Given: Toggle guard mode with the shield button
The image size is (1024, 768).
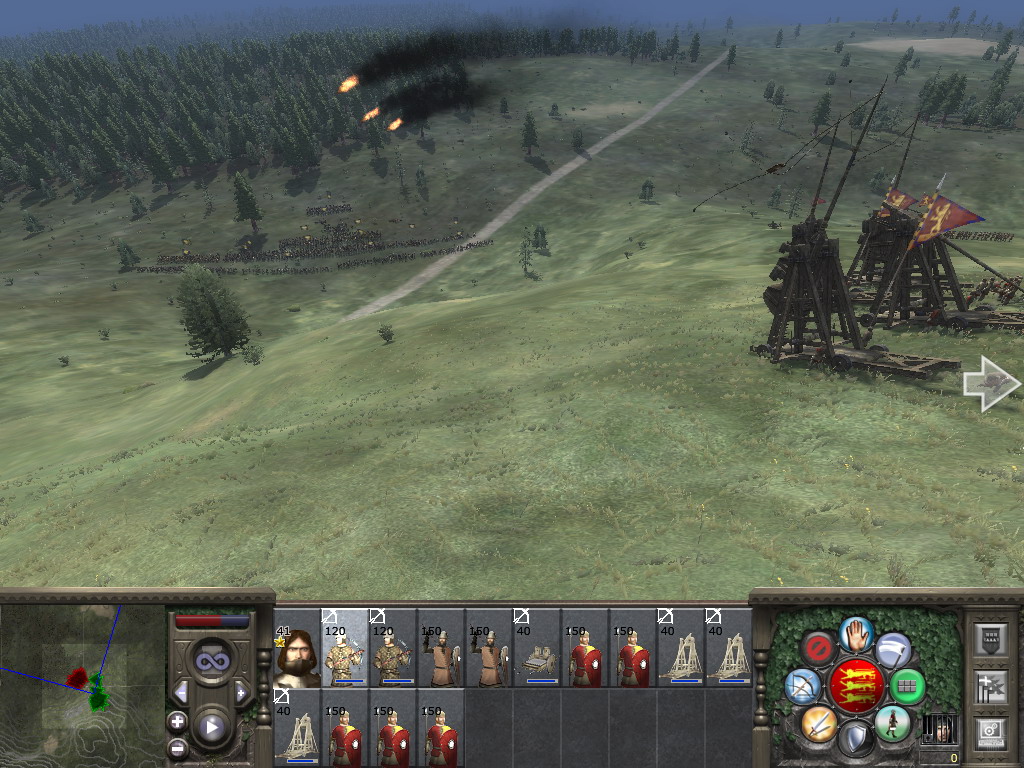Looking at the screenshot, I should (x=855, y=739).
